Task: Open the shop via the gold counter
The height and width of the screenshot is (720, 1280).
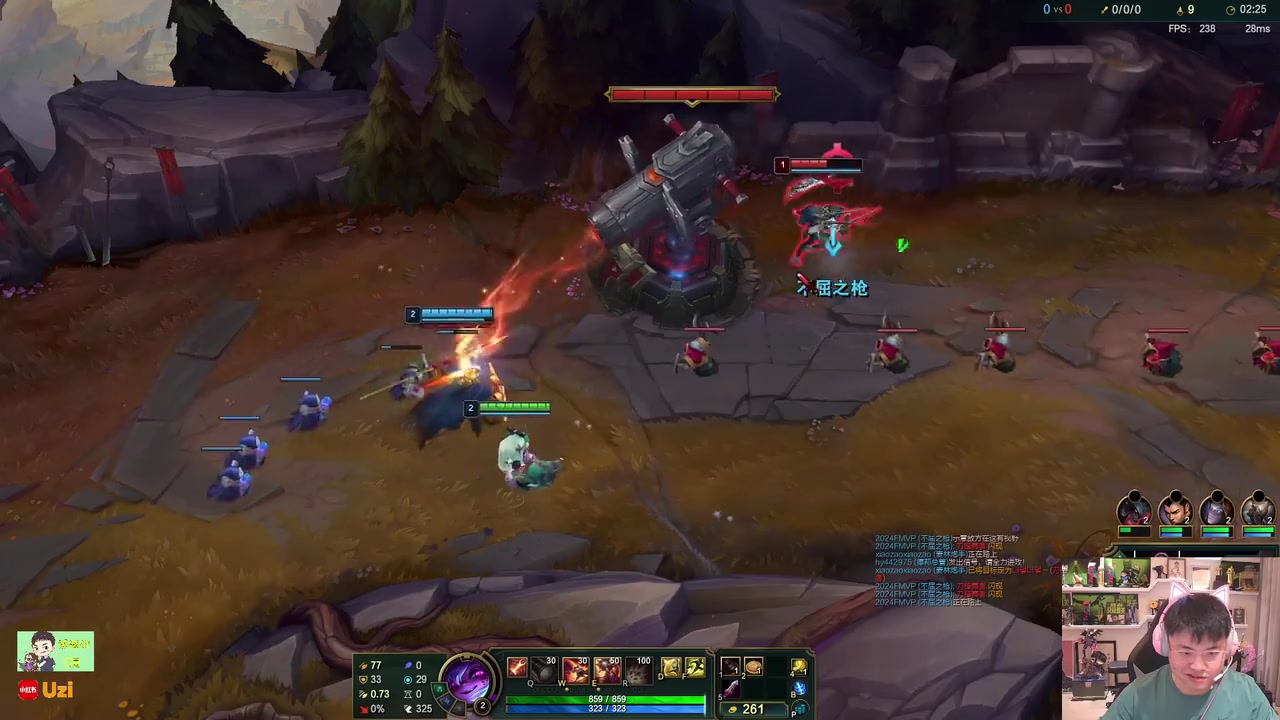Action: click(x=747, y=709)
